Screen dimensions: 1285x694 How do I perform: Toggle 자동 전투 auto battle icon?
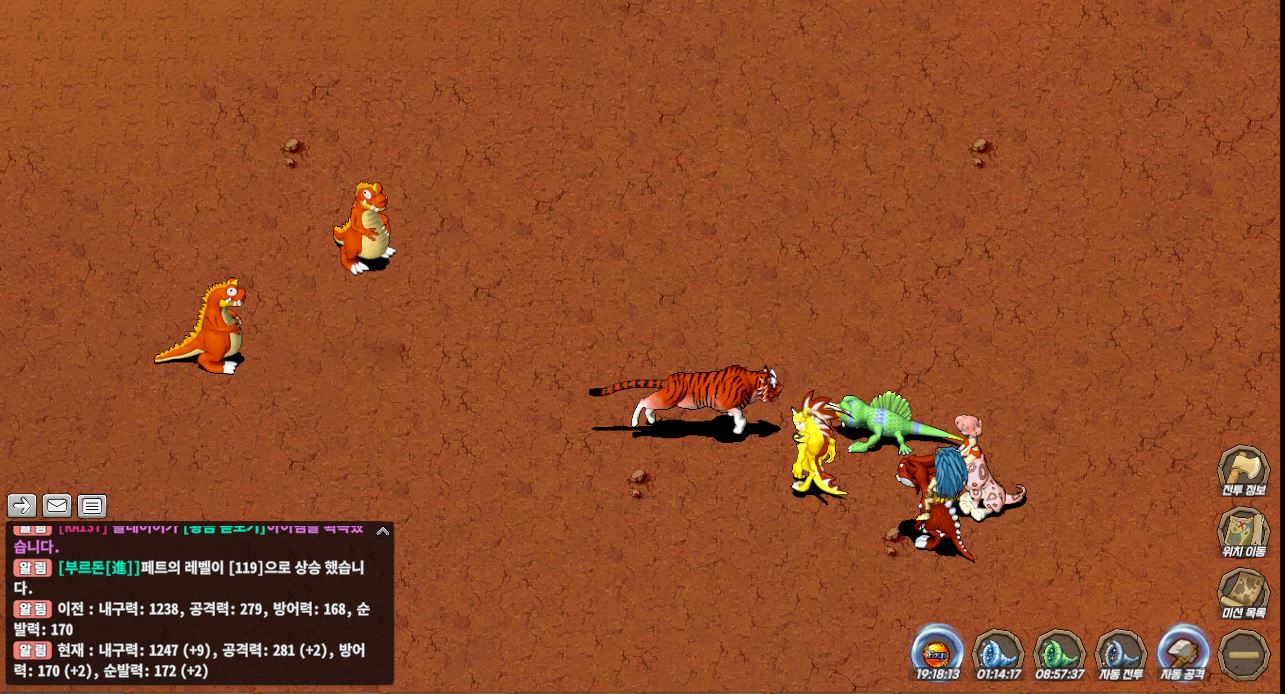point(1121,651)
